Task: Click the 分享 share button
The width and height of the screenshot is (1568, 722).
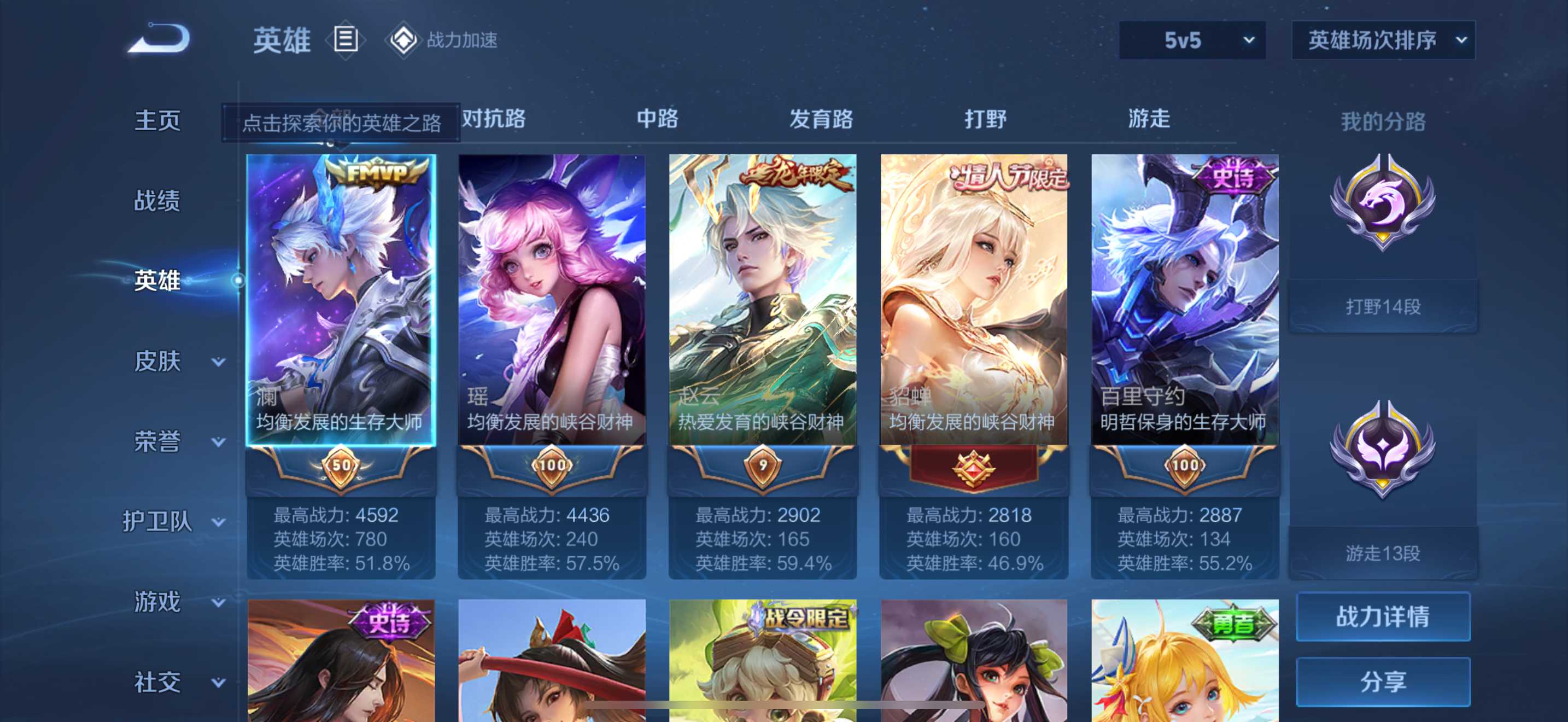Action: tap(1382, 681)
